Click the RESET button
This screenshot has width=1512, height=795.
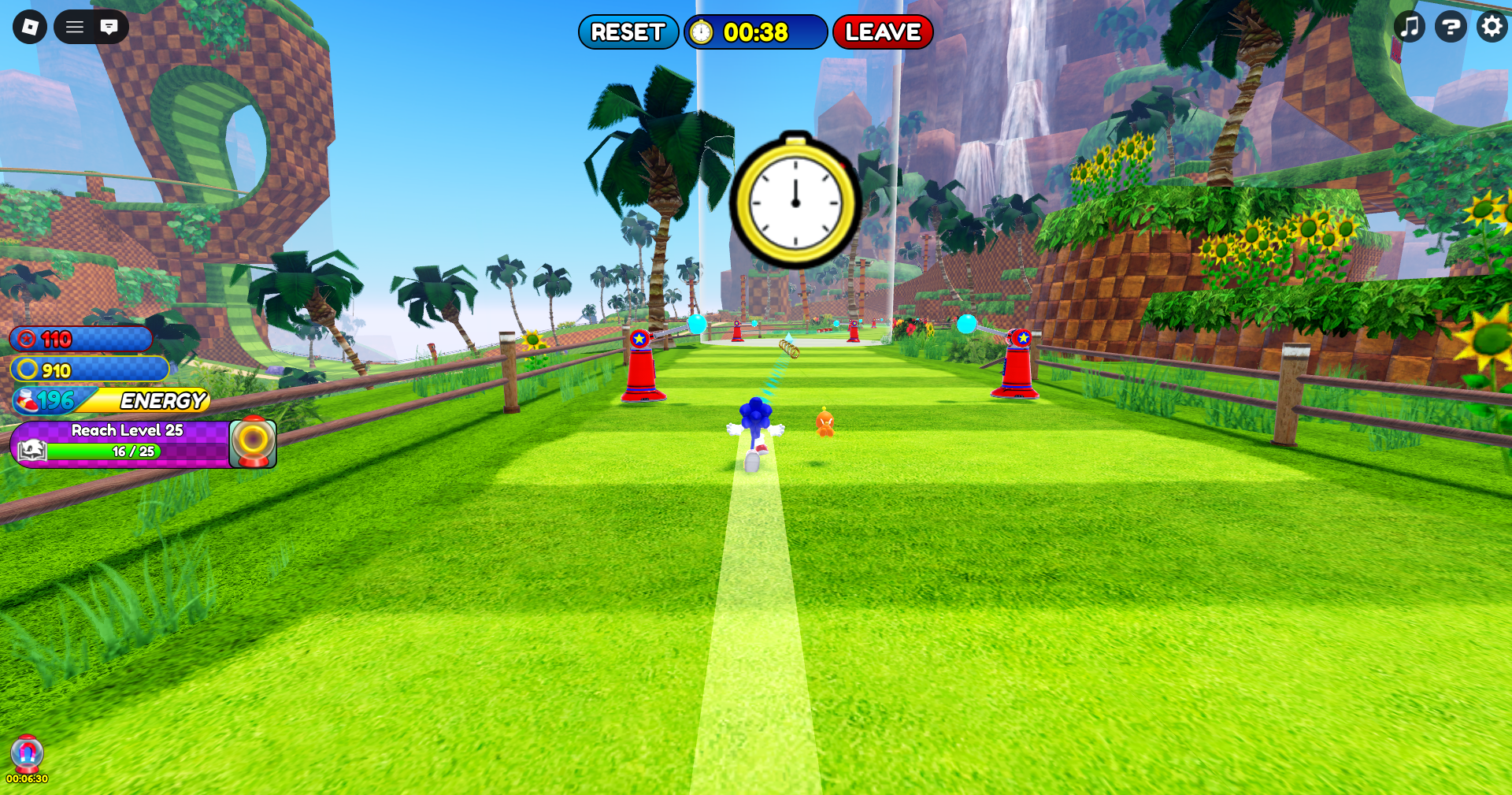628,32
